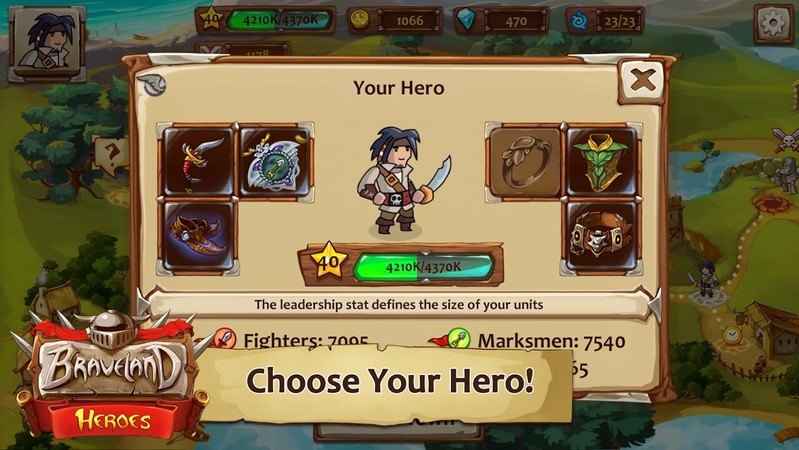Select the curved dagger equipment slot
The image size is (799, 450).
(197, 160)
